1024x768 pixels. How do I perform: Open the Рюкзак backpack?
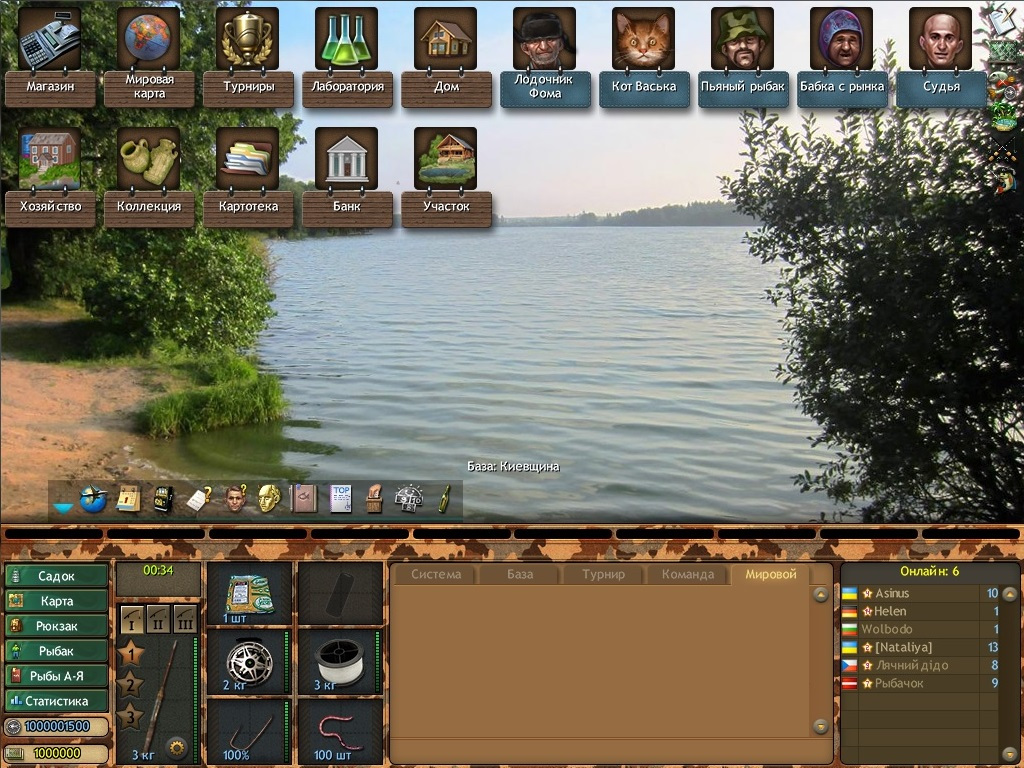(57, 626)
